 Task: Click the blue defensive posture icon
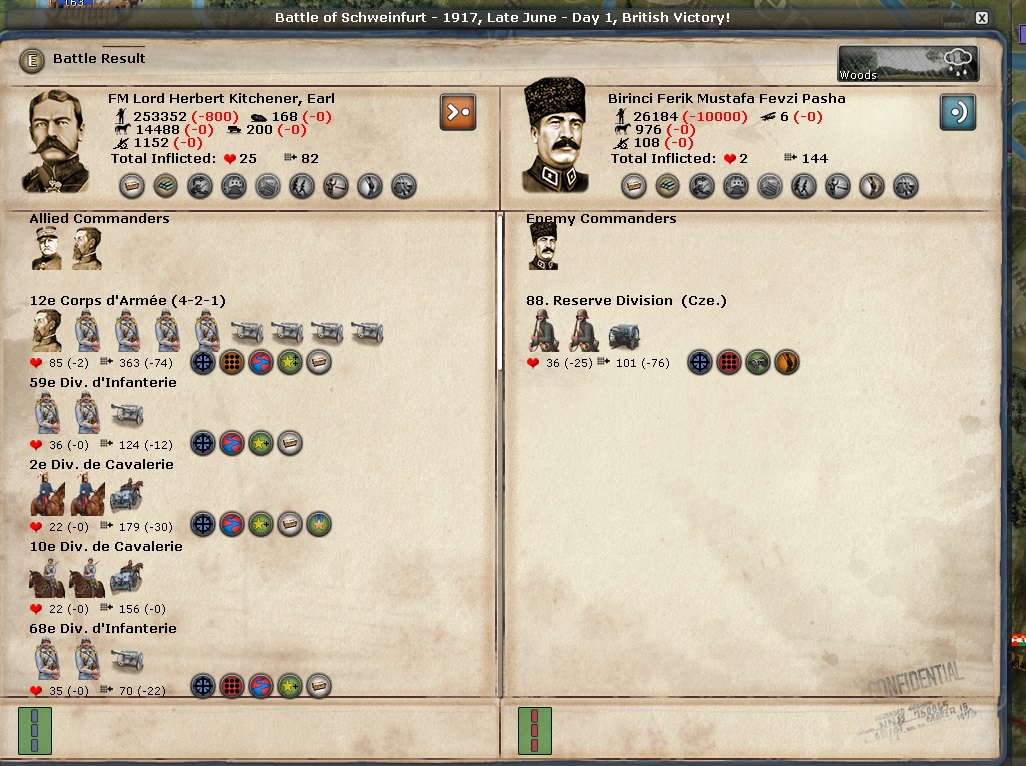coord(957,112)
